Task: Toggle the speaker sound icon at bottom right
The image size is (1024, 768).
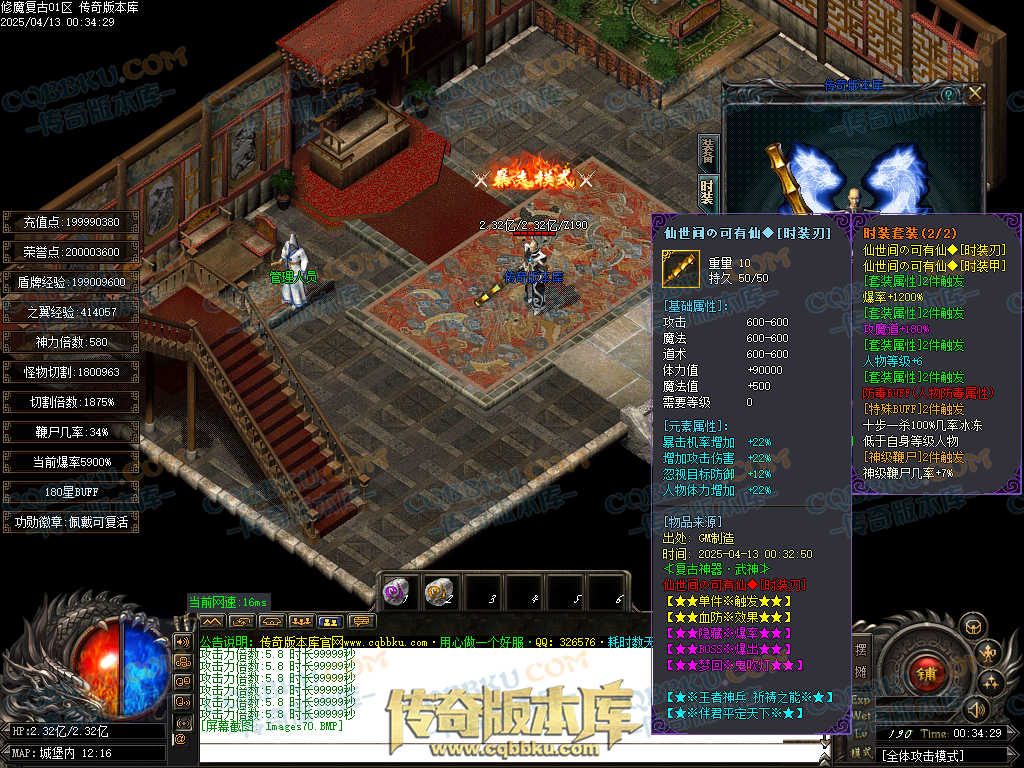Action: tap(975, 709)
